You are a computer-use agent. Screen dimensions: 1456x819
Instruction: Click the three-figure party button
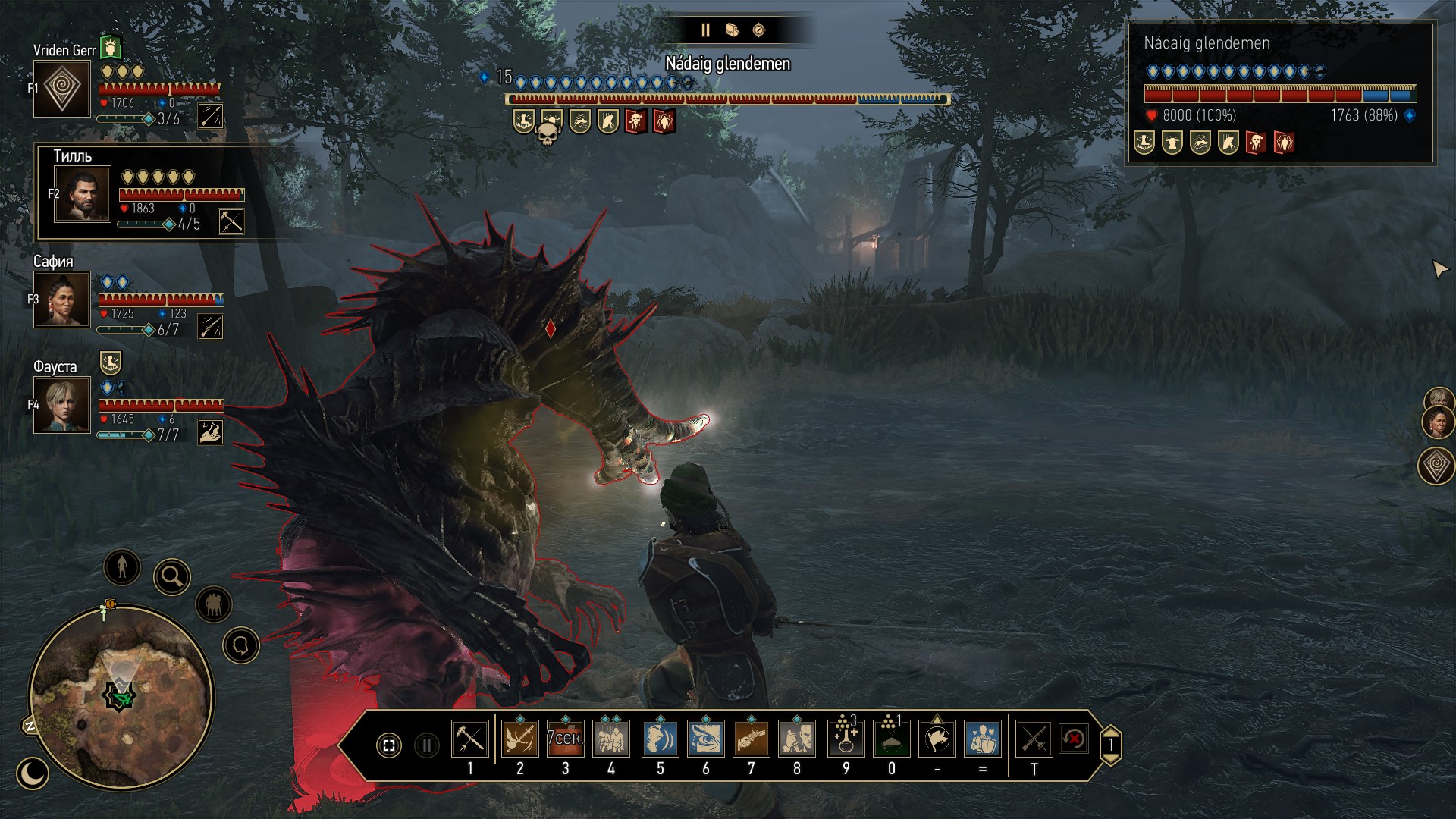click(x=214, y=605)
